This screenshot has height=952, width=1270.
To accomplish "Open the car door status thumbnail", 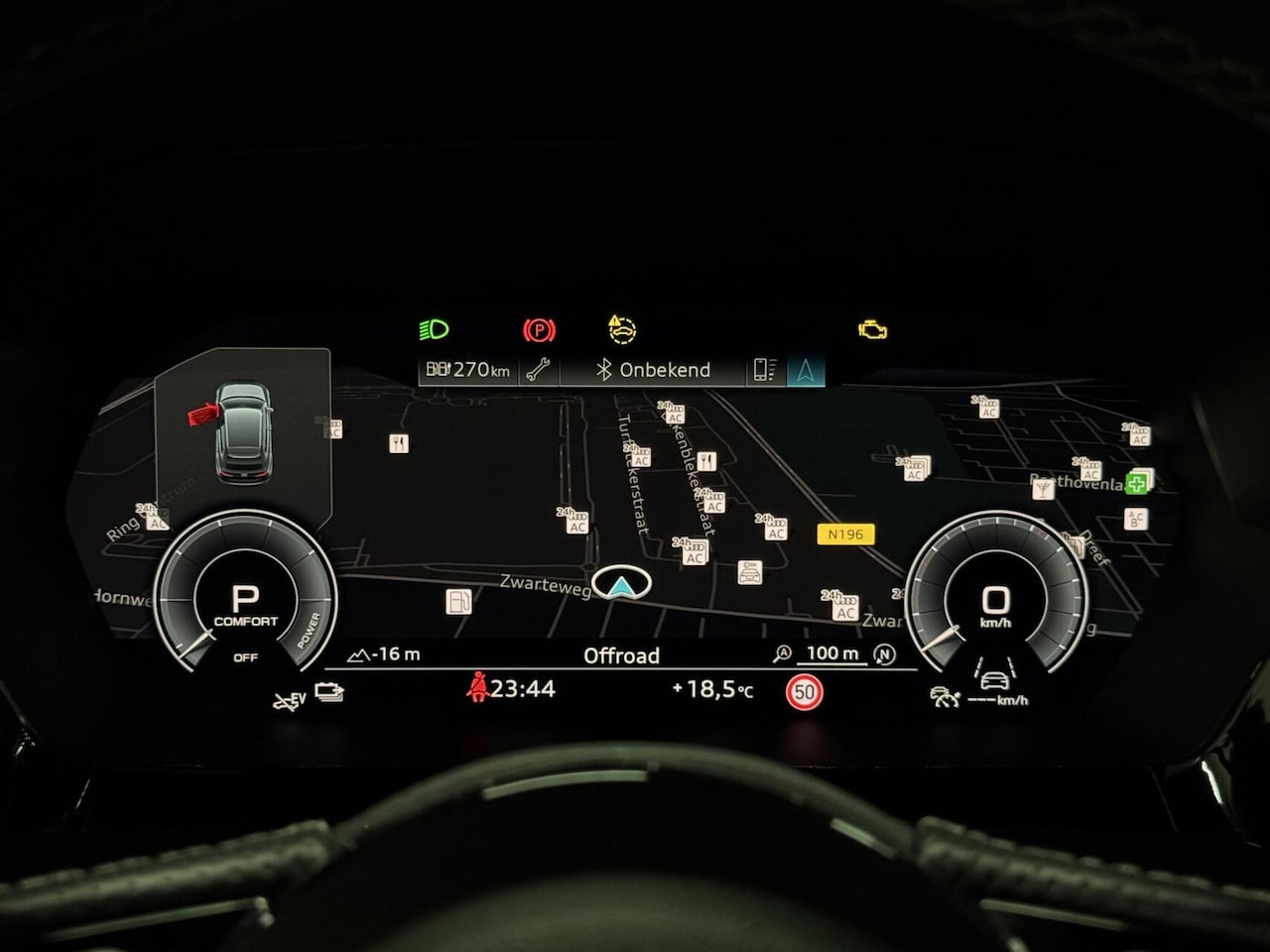I will [x=243, y=429].
